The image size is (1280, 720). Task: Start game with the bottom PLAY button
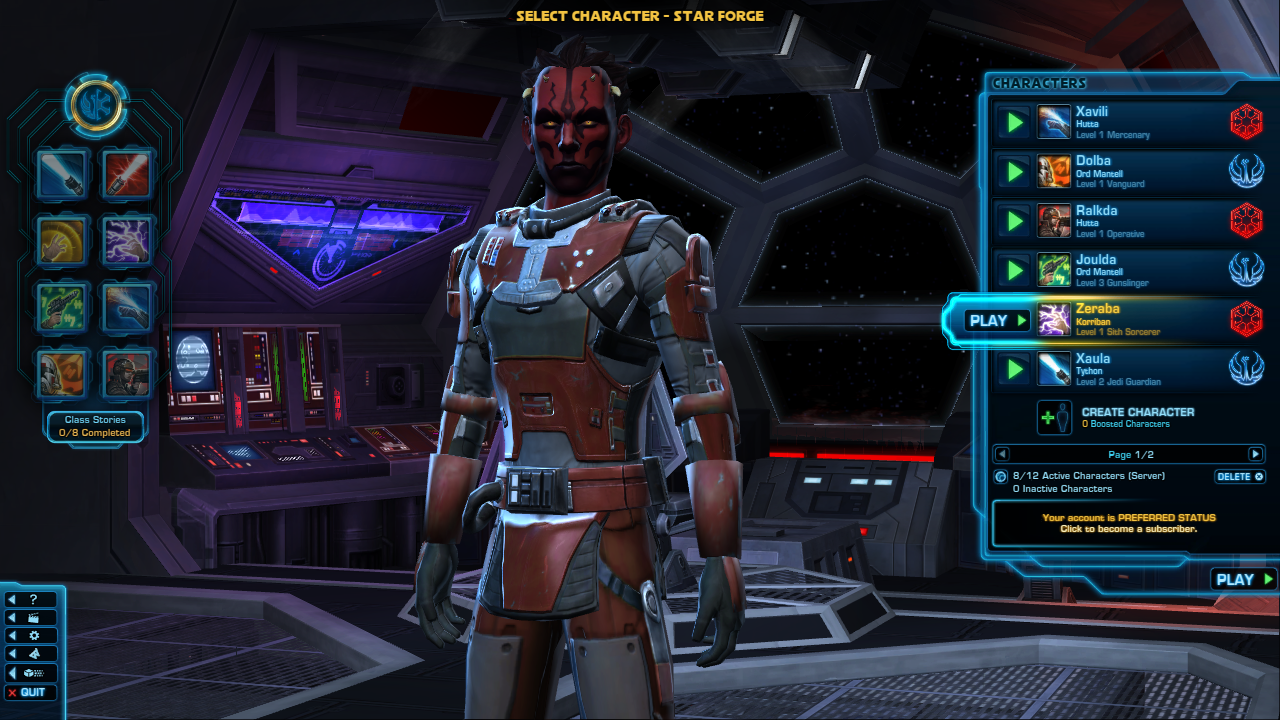point(1243,579)
